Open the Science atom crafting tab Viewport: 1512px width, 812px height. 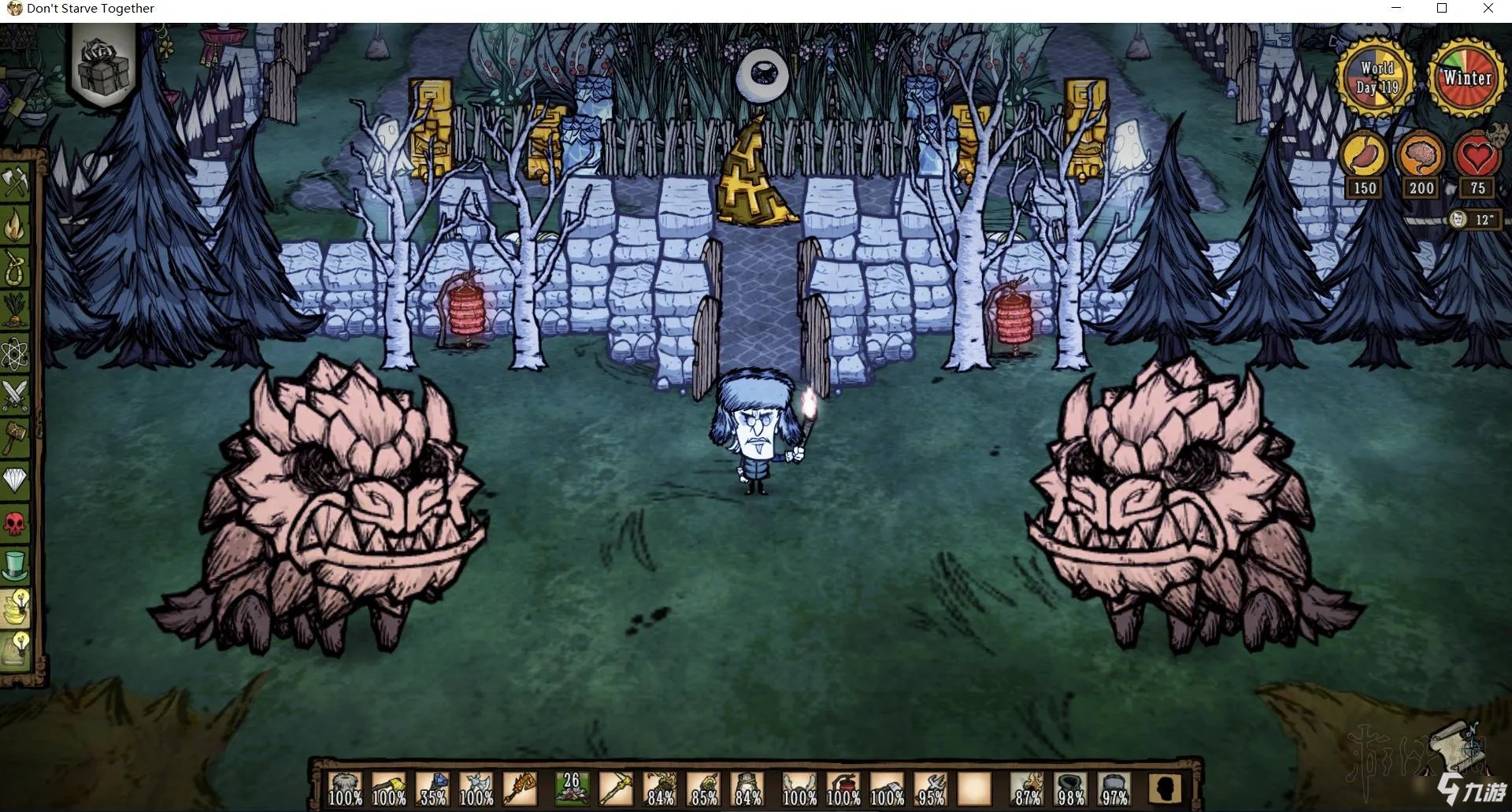15,353
